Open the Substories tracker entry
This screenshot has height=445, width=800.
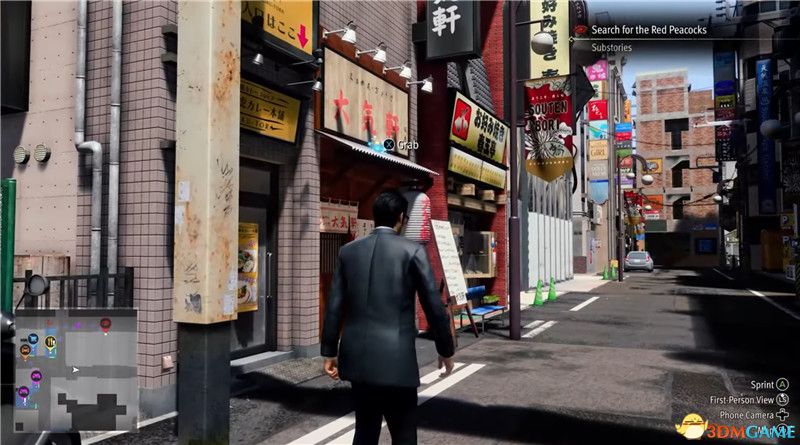click(x=611, y=46)
